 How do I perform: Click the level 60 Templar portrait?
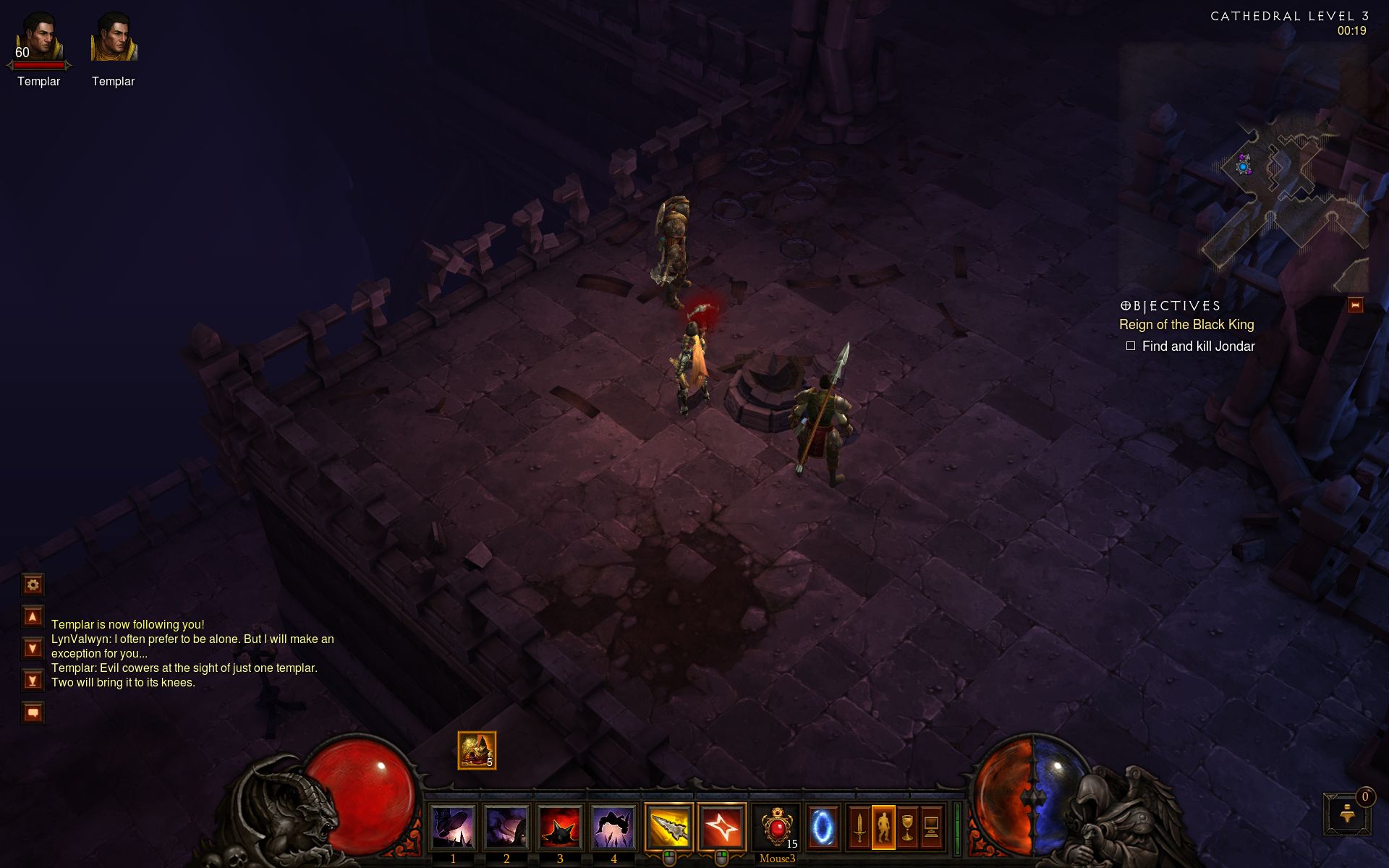39,38
